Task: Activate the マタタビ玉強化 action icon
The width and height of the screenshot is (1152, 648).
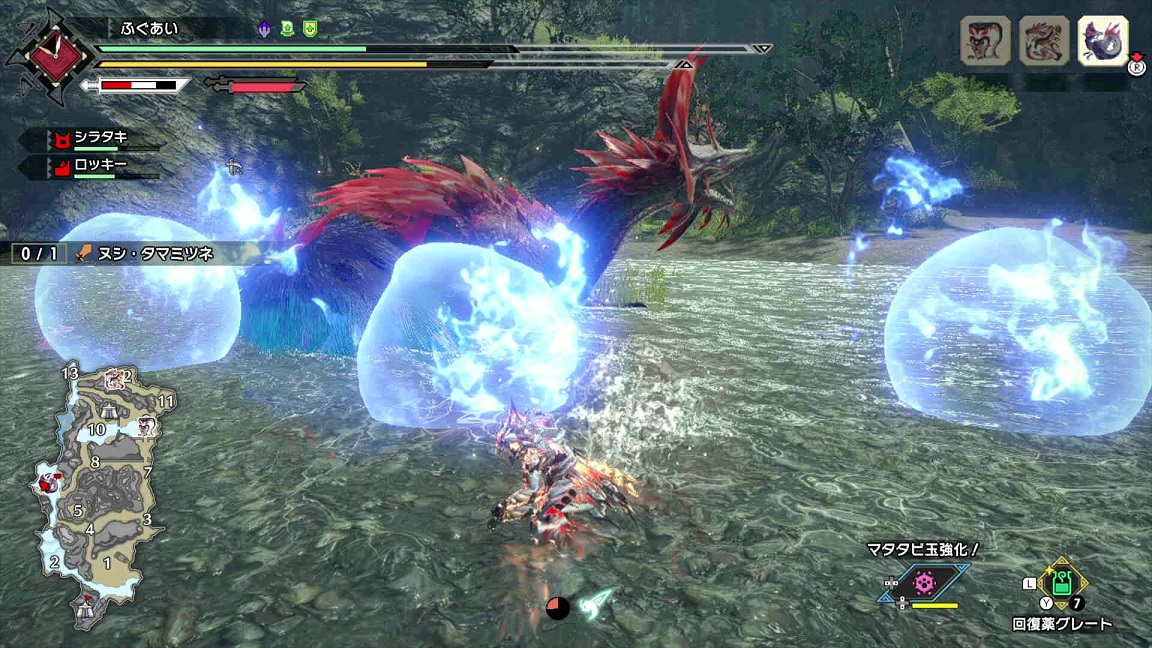Action: click(924, 582)
